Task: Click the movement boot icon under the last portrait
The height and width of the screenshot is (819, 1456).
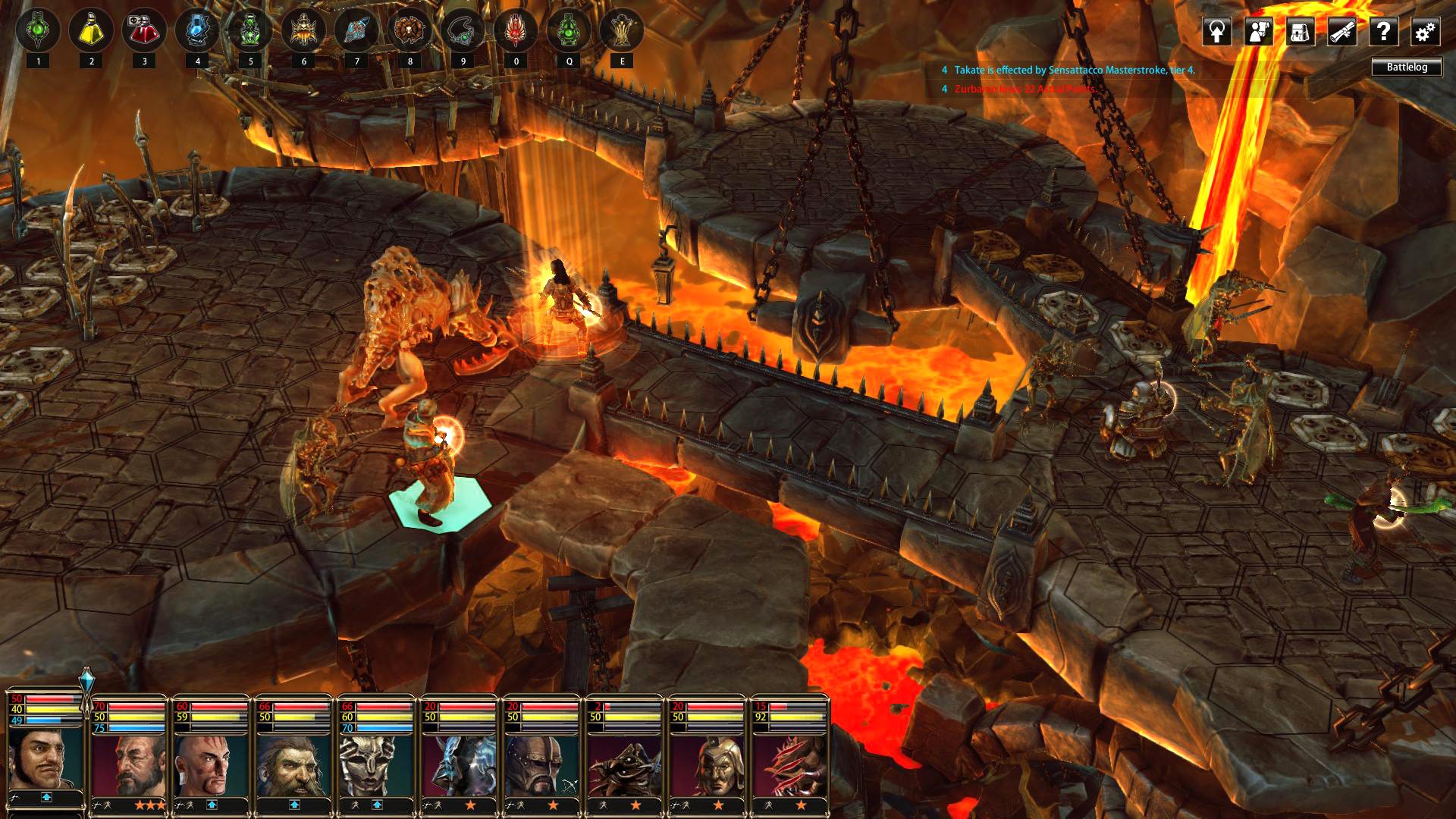Action: [767, 806]
